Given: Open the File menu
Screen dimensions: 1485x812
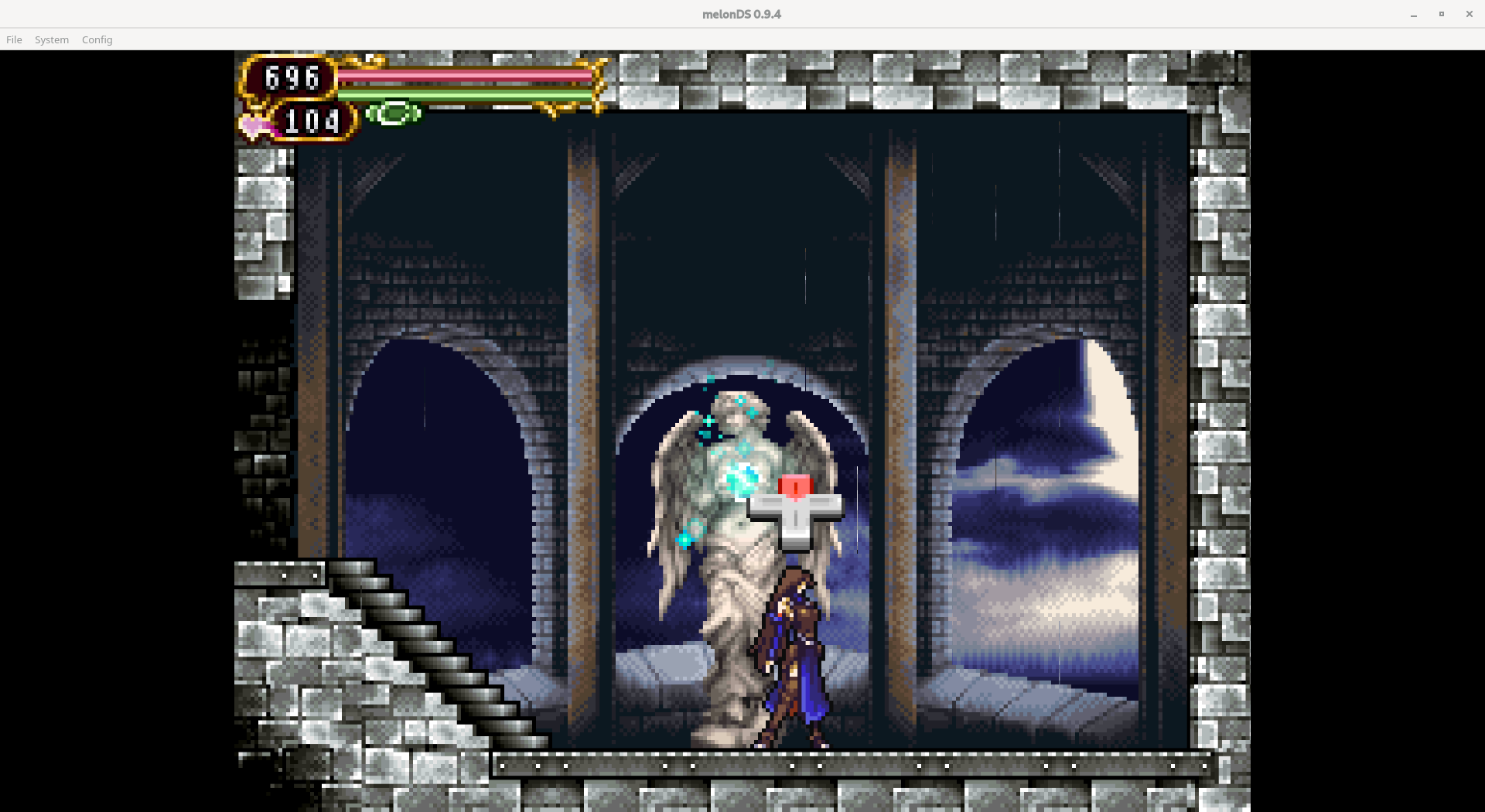Looking at the screenshot, I should 14,39.
